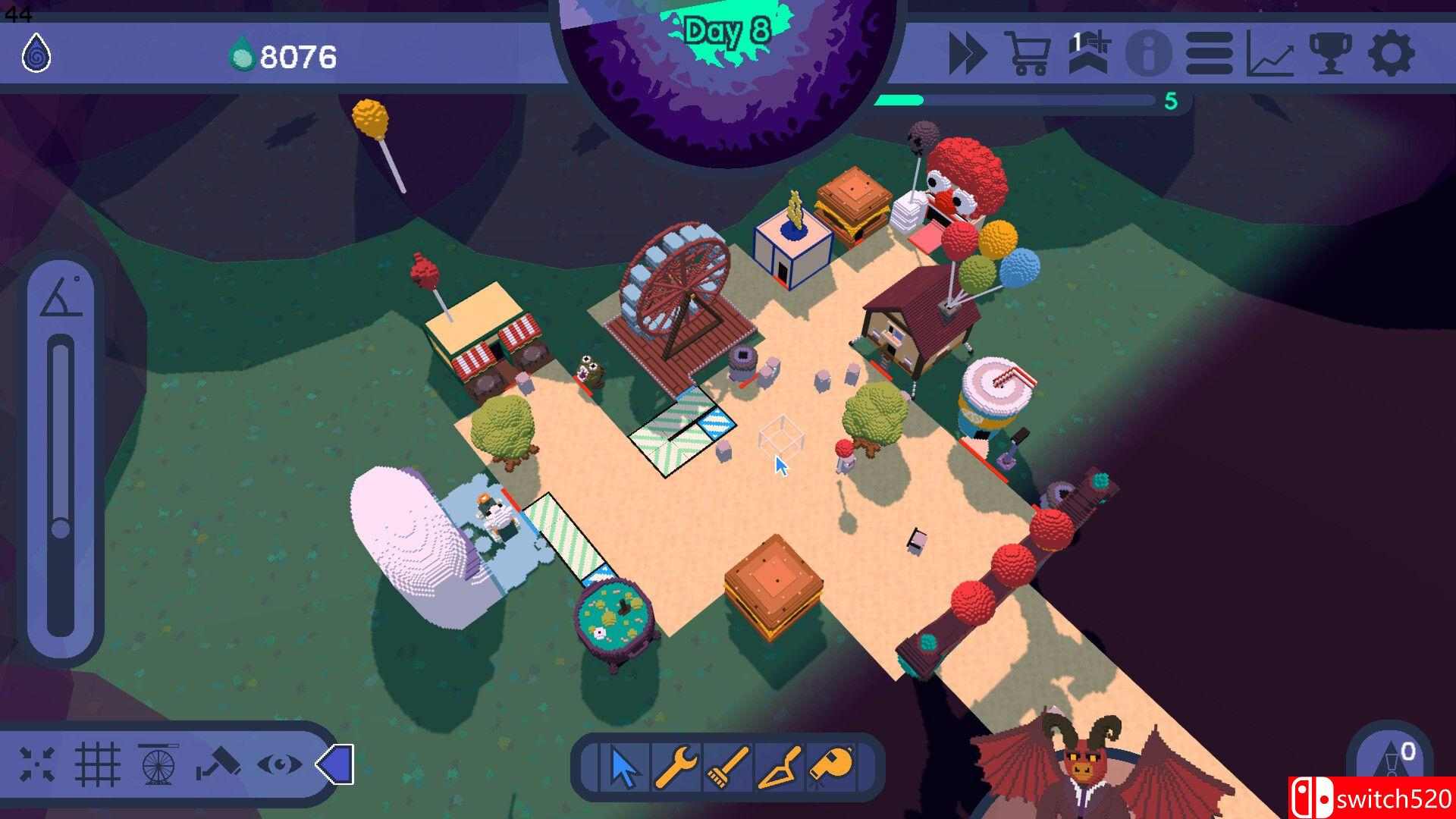Screen dimensions: 1456x819
Task: Activate the fast-forward speed button
Action: (968, 54)
